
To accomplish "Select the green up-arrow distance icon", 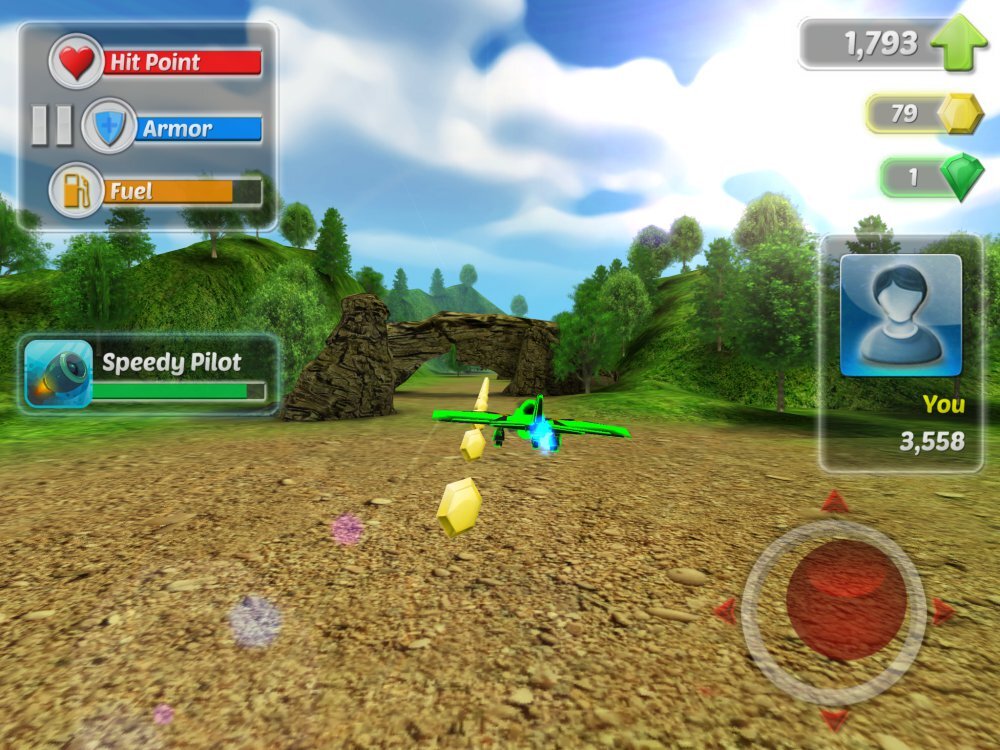I will tap(959, 43).
